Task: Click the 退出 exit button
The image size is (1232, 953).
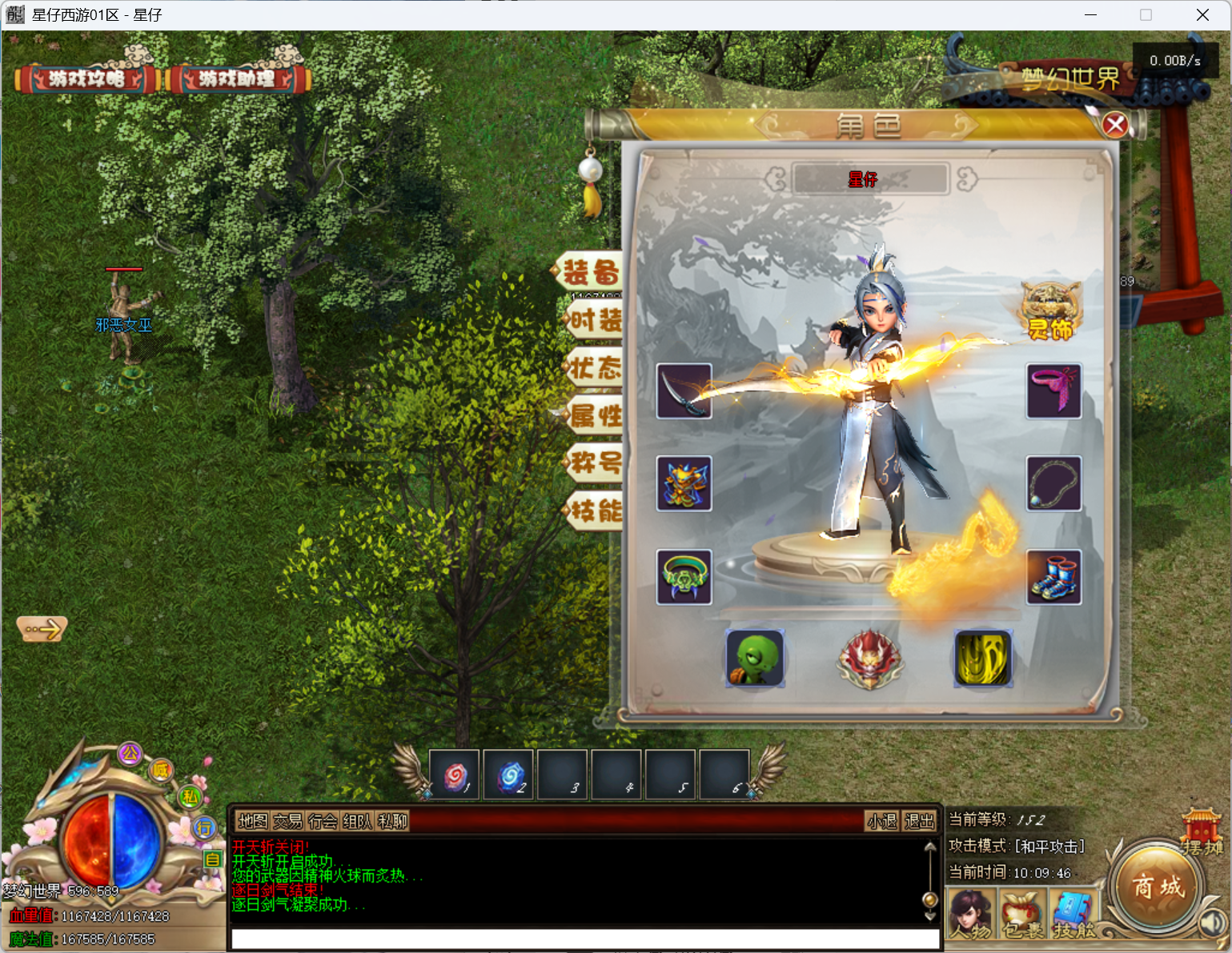Action: point(919,821)
